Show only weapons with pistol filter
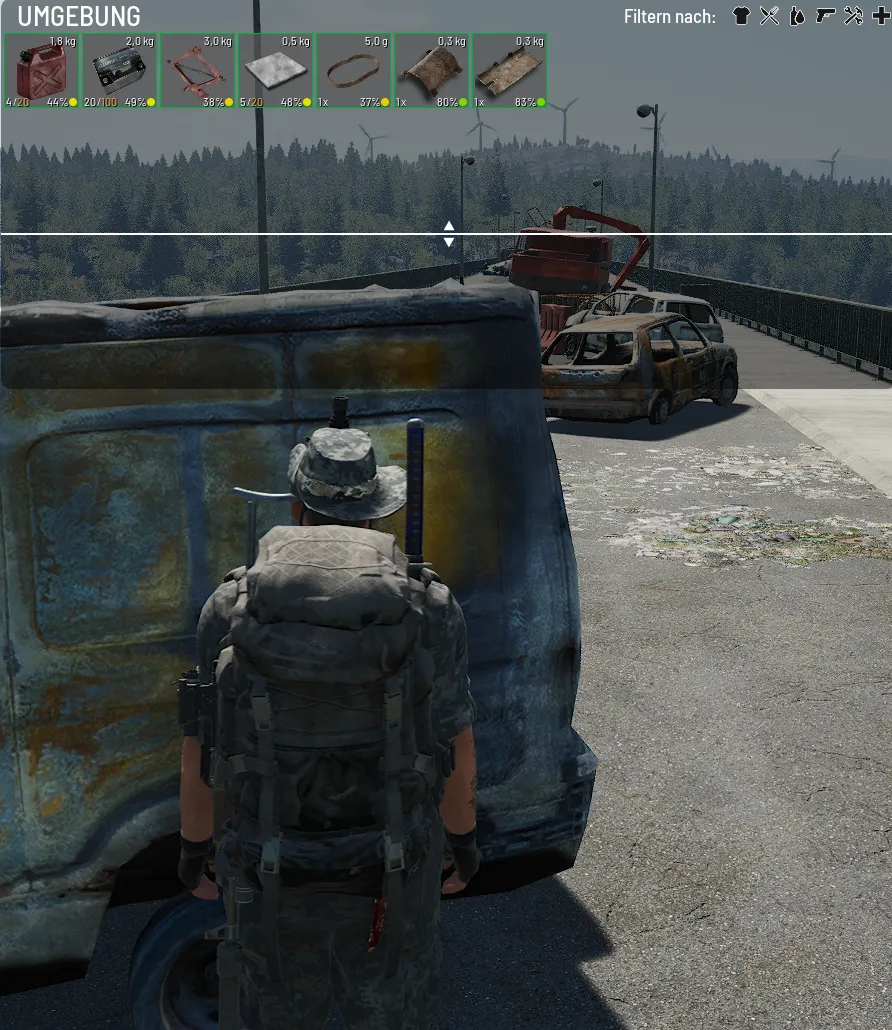 tap(825, 16)
